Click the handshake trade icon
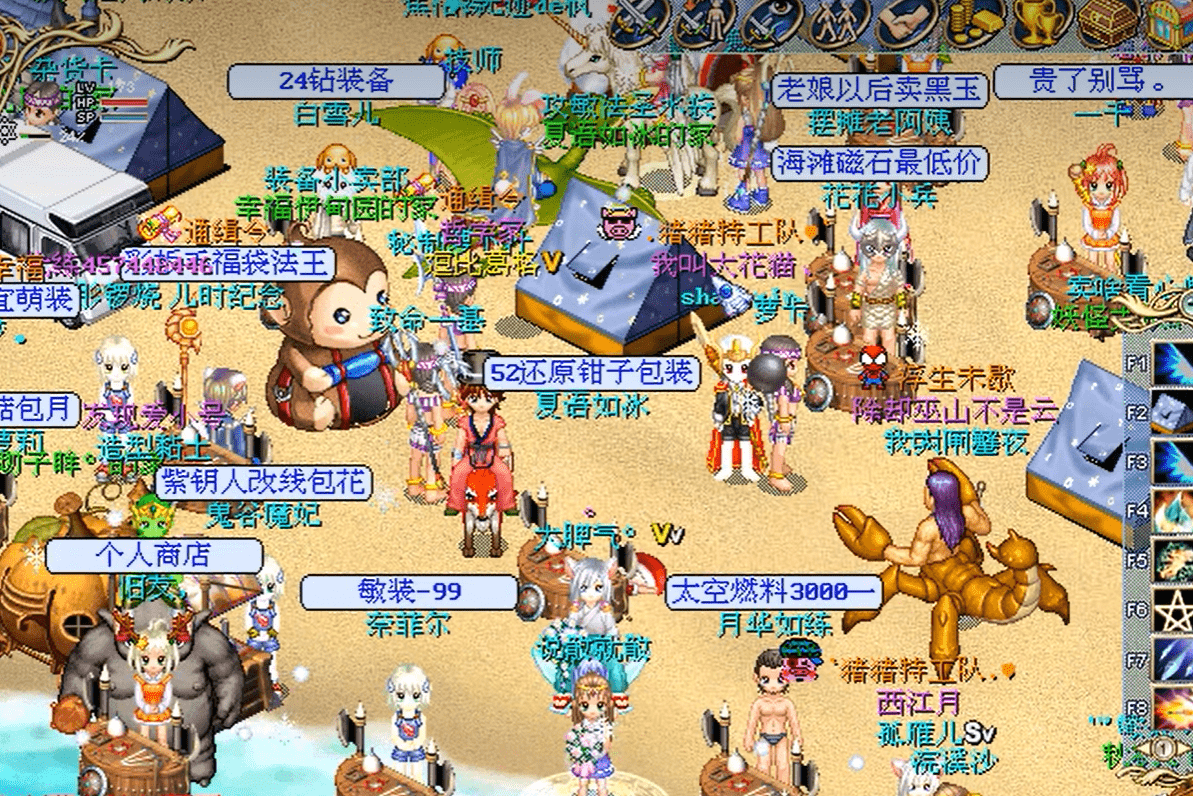Viewport: 1193px width, 796px height. point(906,22)
